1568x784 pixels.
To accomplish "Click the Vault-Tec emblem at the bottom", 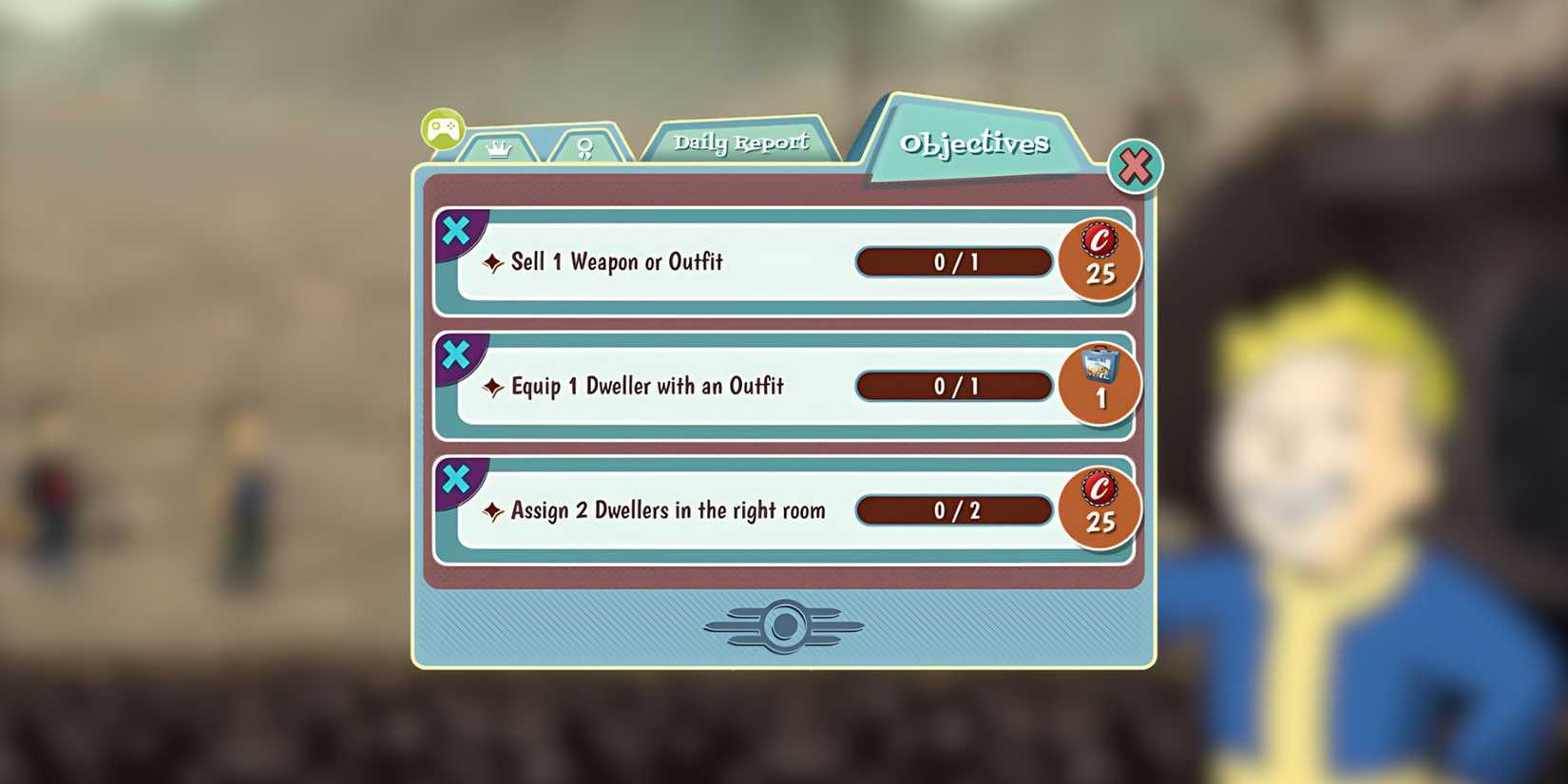I will click(x=784, y=624).
